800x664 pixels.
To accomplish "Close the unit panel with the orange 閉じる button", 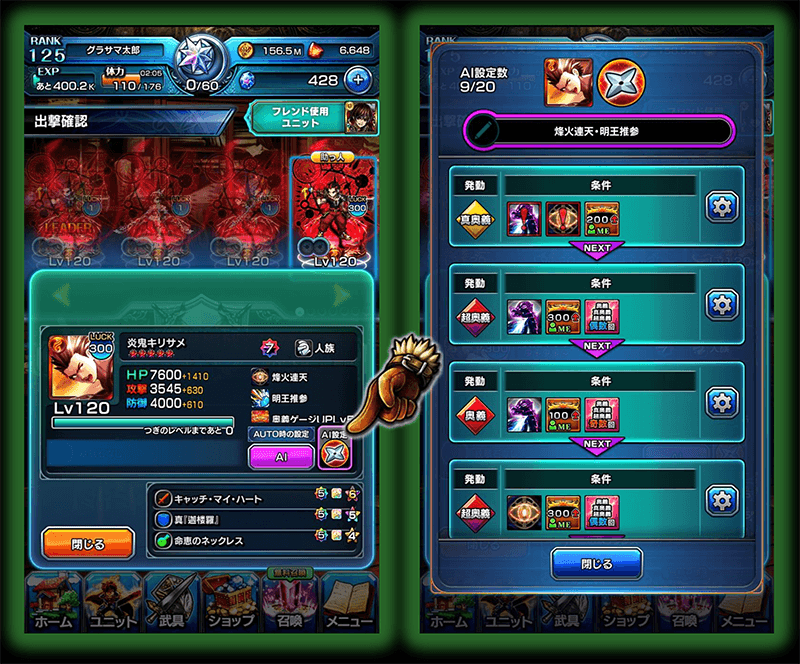I will (88, 544).
